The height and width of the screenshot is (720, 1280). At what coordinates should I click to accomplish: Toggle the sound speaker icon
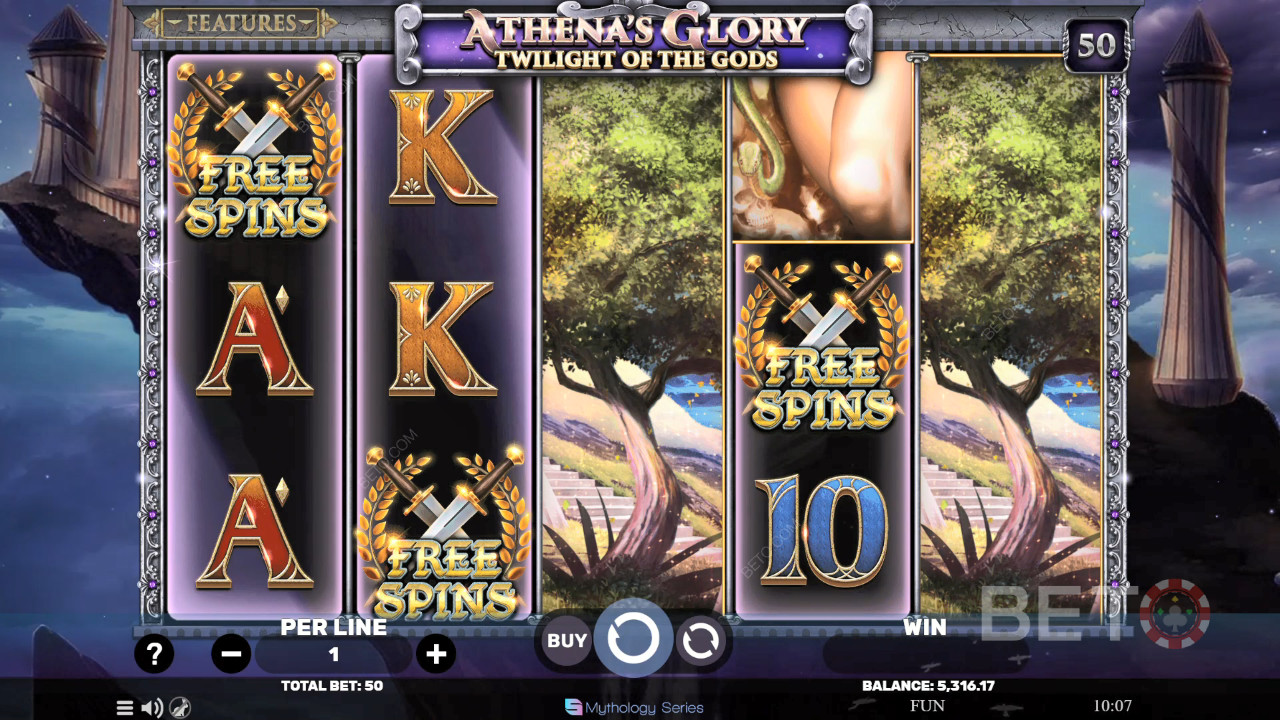(x=152, y=708)
